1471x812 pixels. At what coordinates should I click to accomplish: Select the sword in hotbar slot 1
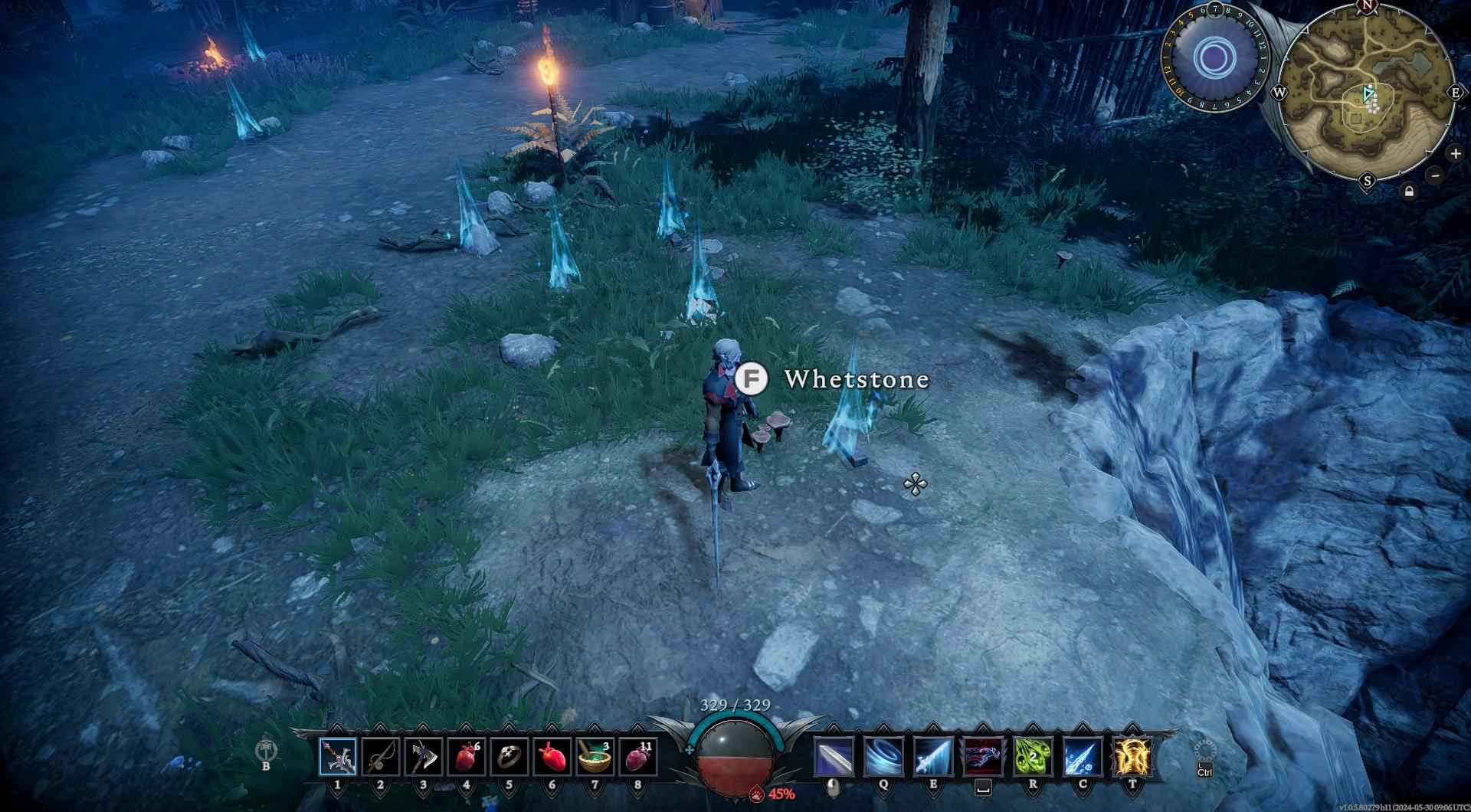338,758
